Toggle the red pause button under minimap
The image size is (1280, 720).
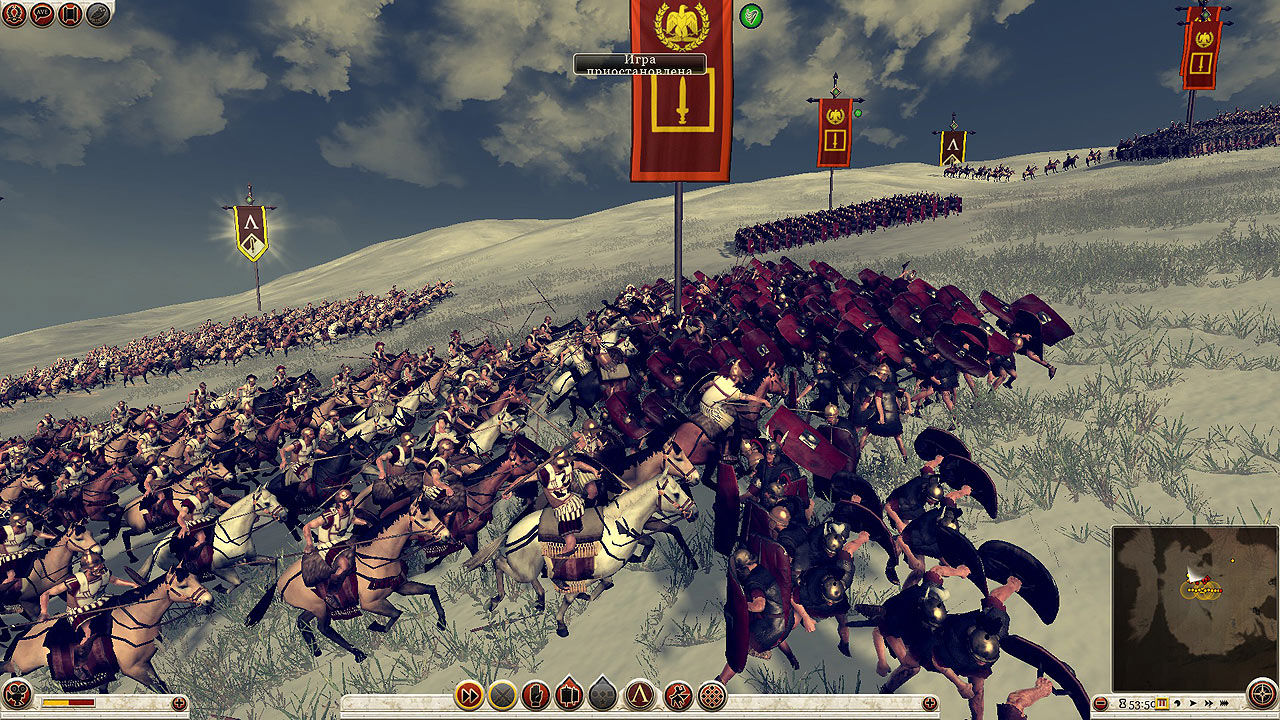(x=1163, y=703)
